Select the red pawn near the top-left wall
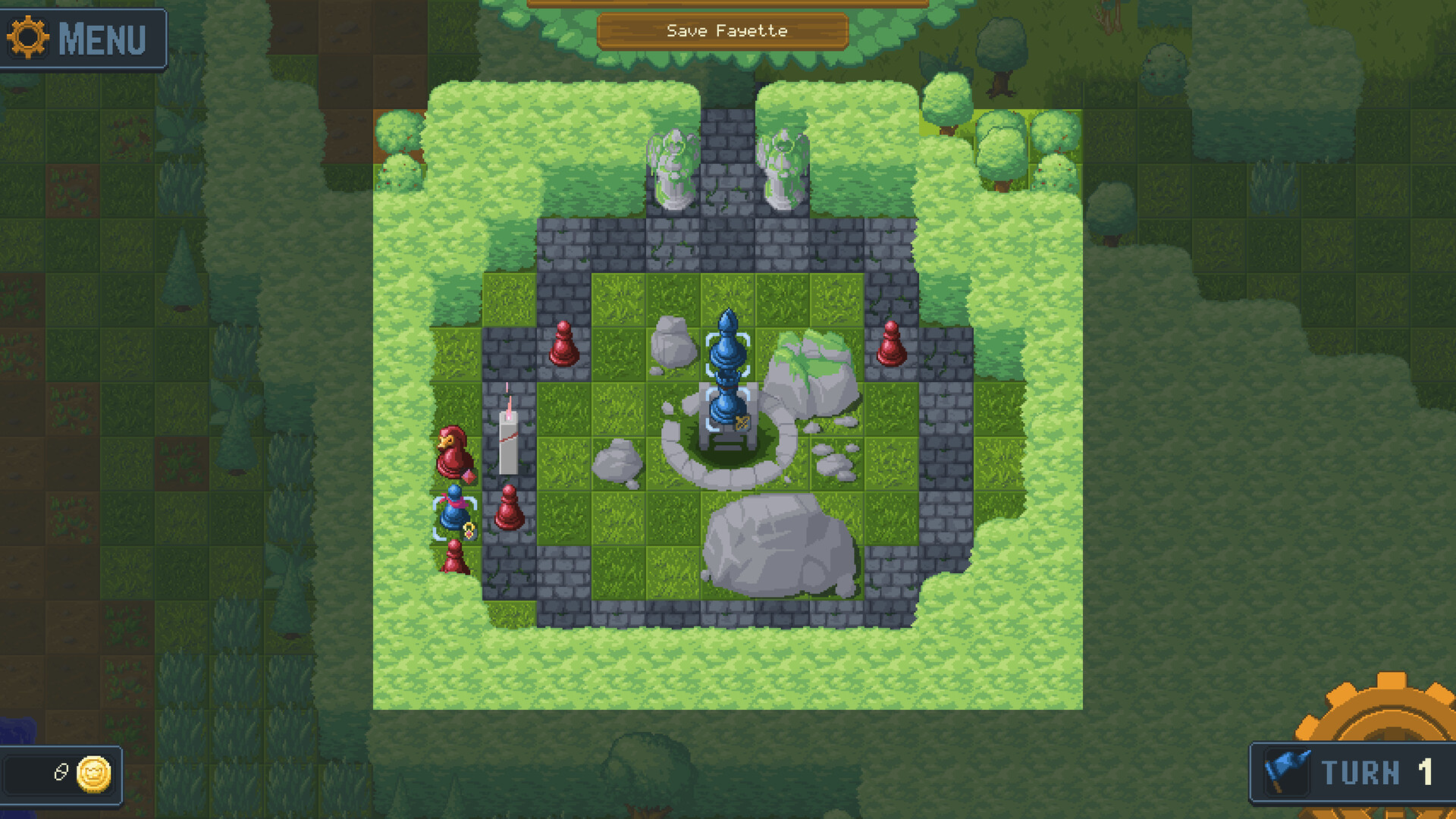 (x=564, y=345)
